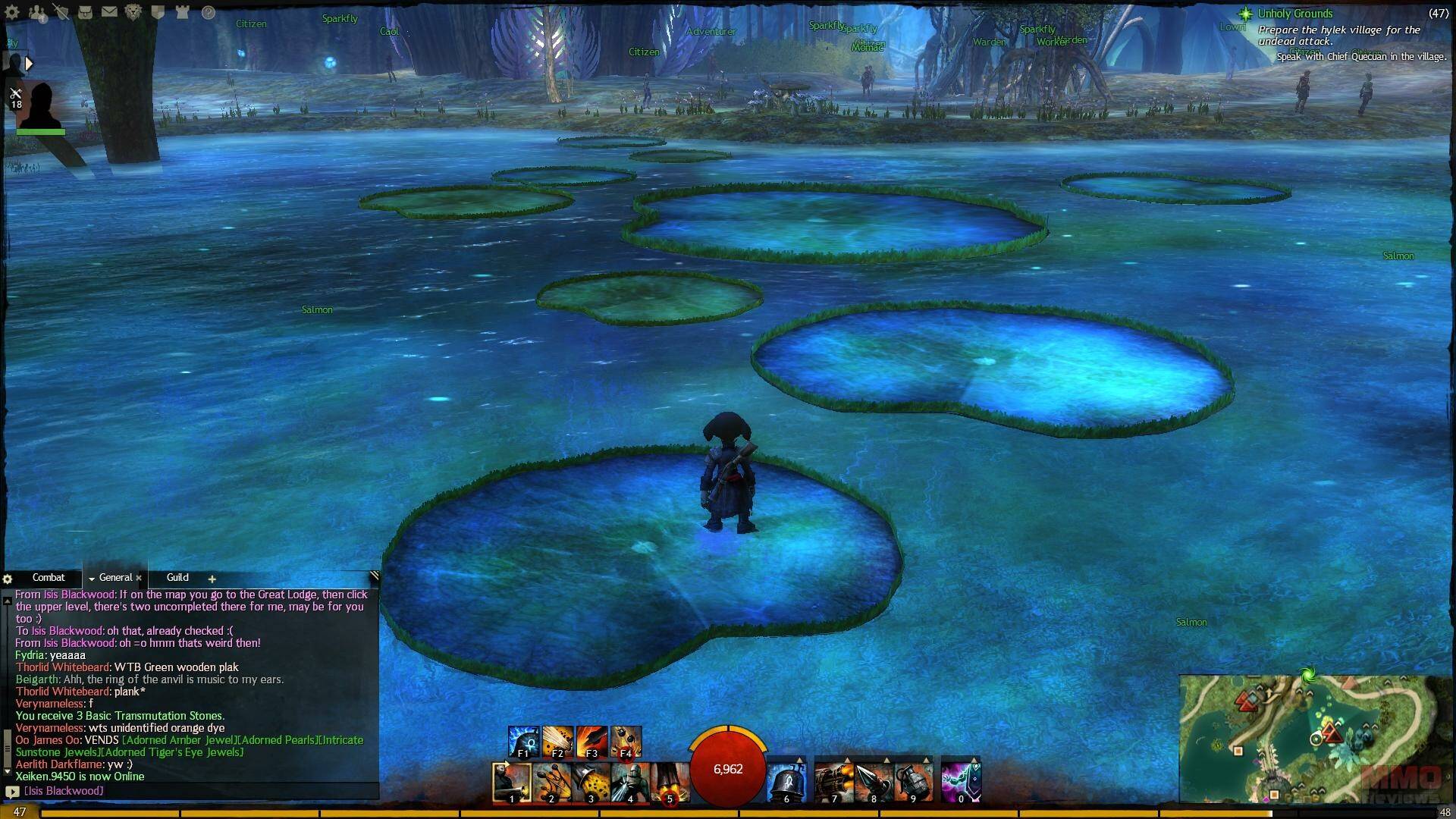Open the lion-head Trading Post icon
Screen dimensions: 1456x819
[x=133, y=12]
